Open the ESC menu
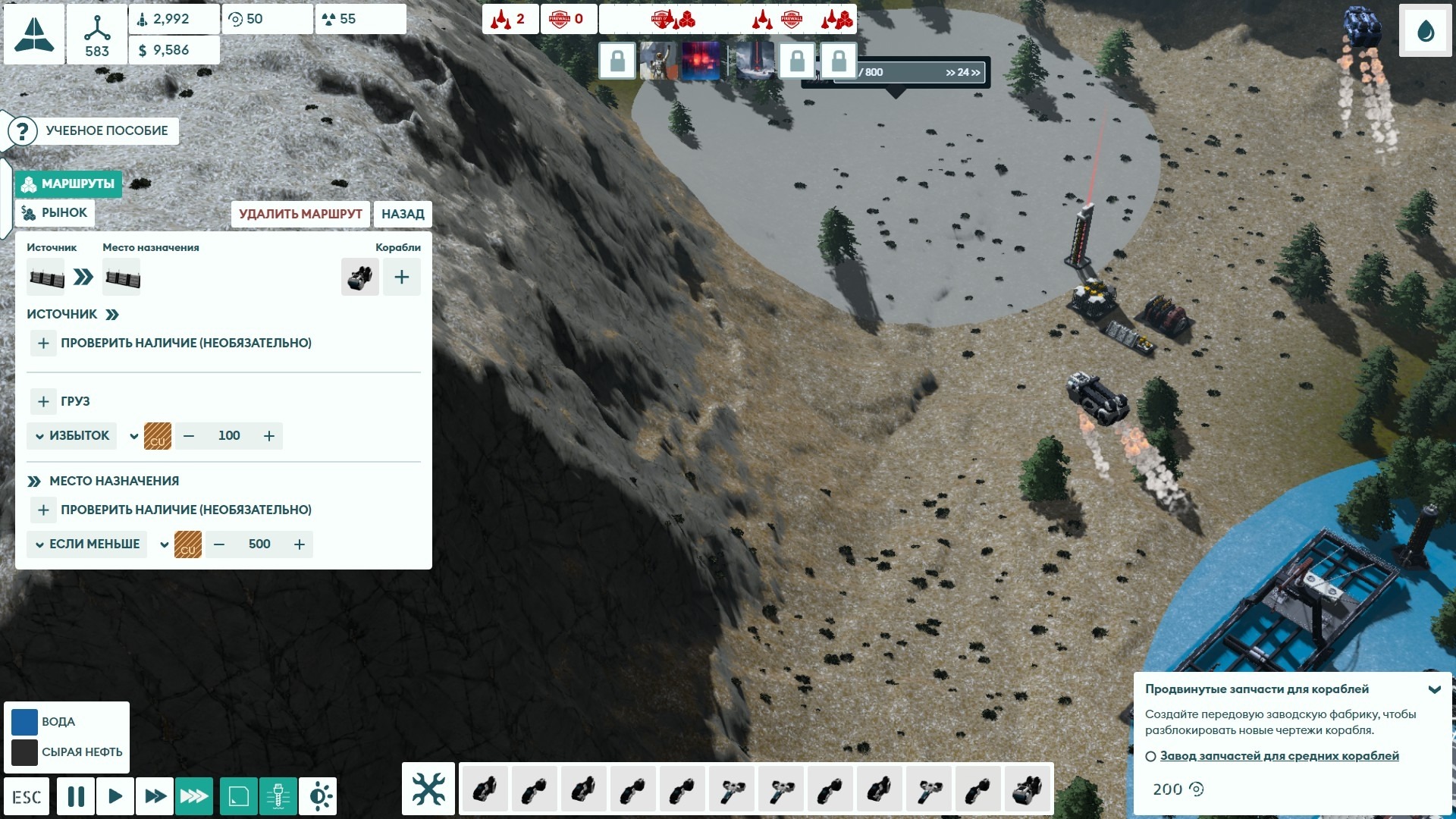1456x819 pixels. (27, 796)
